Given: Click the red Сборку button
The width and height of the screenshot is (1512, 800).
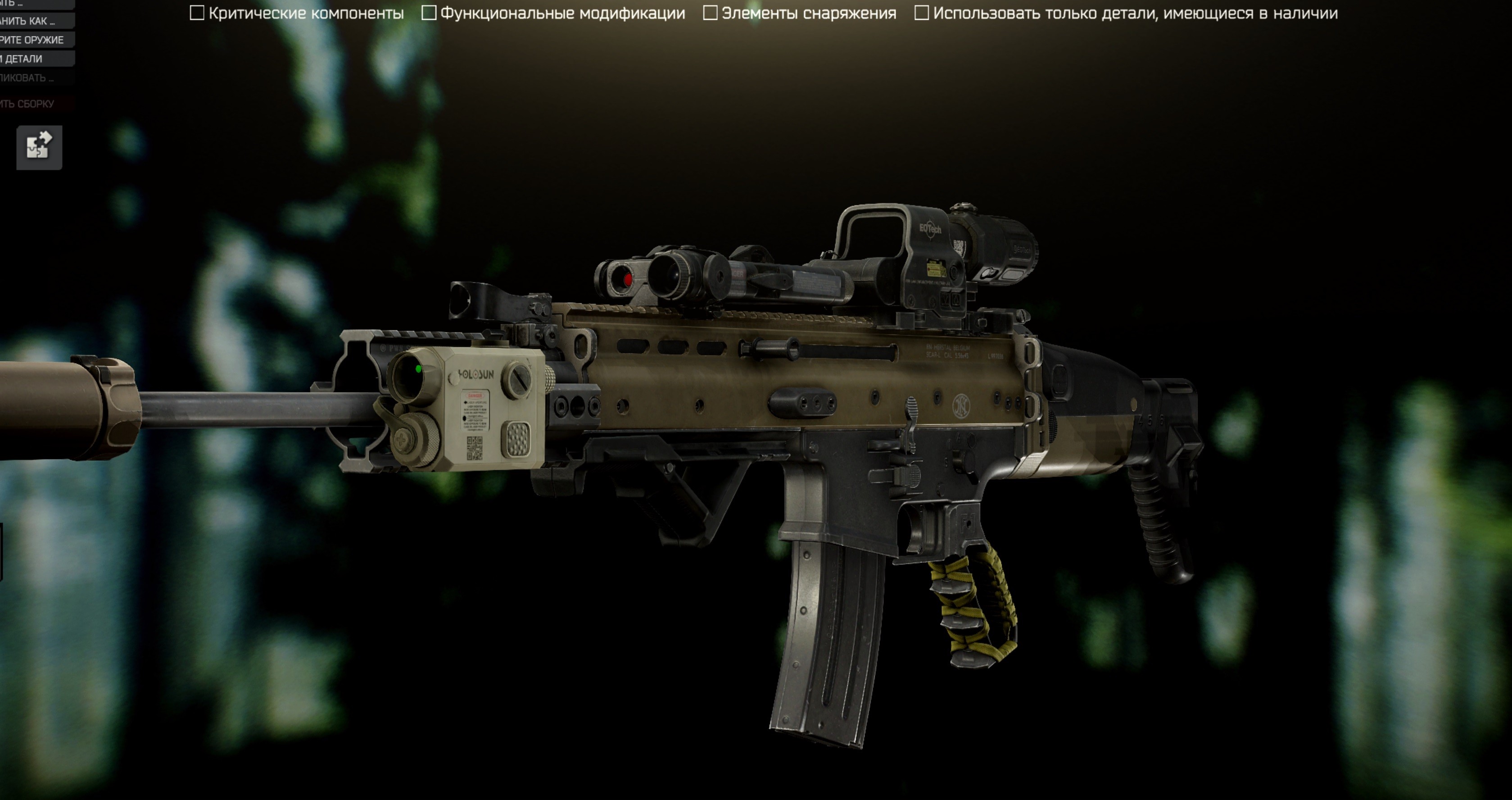Looking at the screenshot, I should click(35, 104).
